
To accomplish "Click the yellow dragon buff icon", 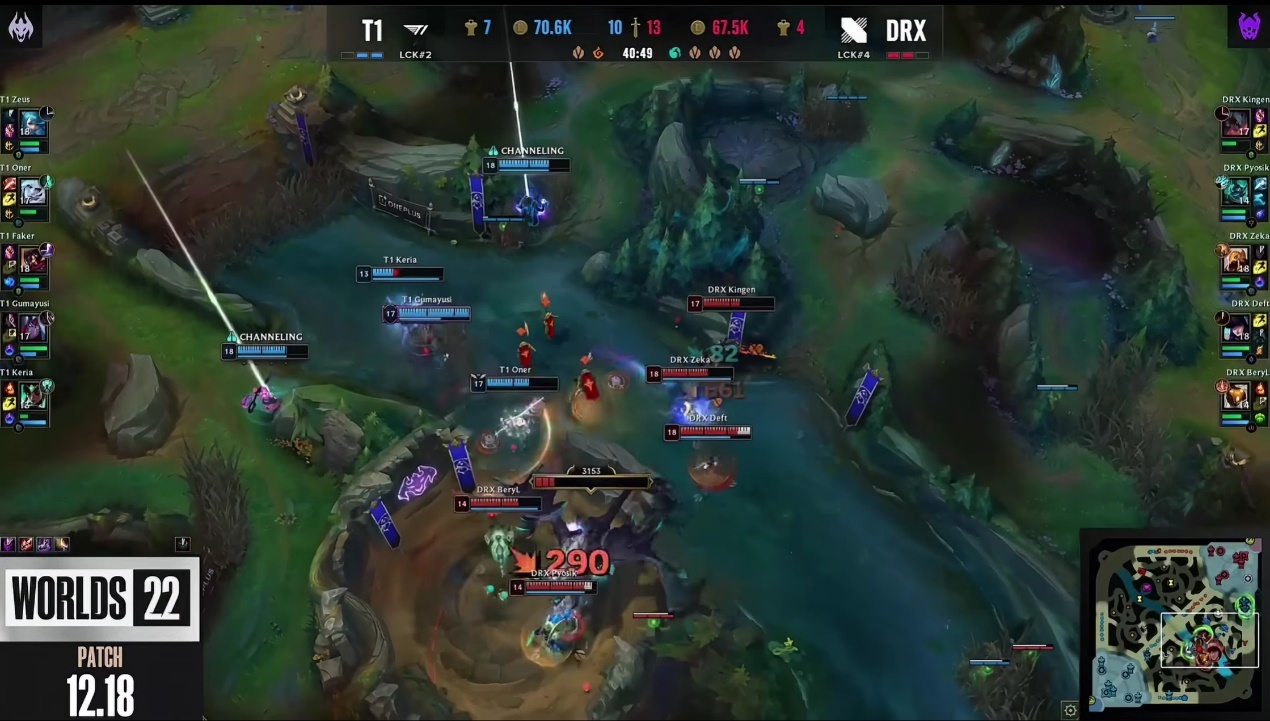I will coord(578,53).
